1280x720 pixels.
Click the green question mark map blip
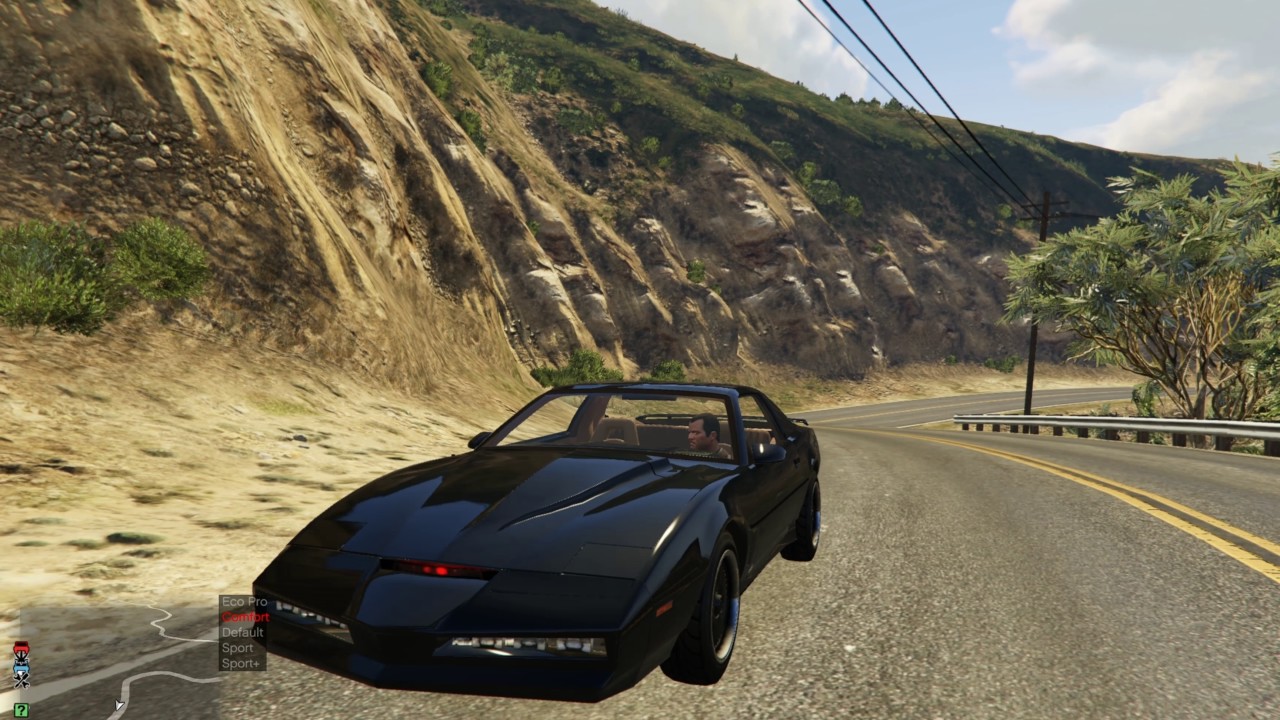click(x=21, y=710)
